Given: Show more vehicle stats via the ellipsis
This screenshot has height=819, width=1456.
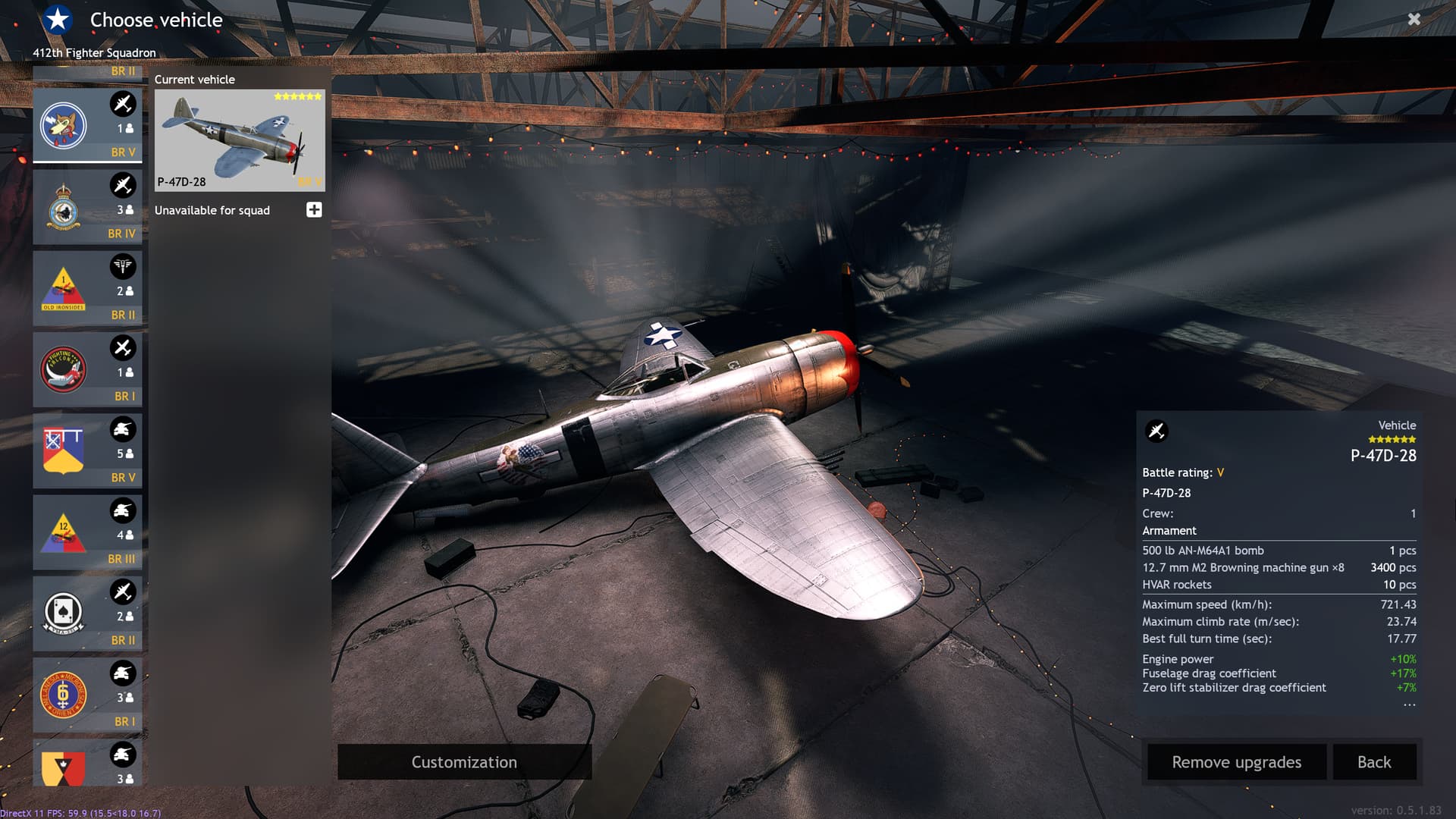Looking at the screenshot, I should 1409,705.
